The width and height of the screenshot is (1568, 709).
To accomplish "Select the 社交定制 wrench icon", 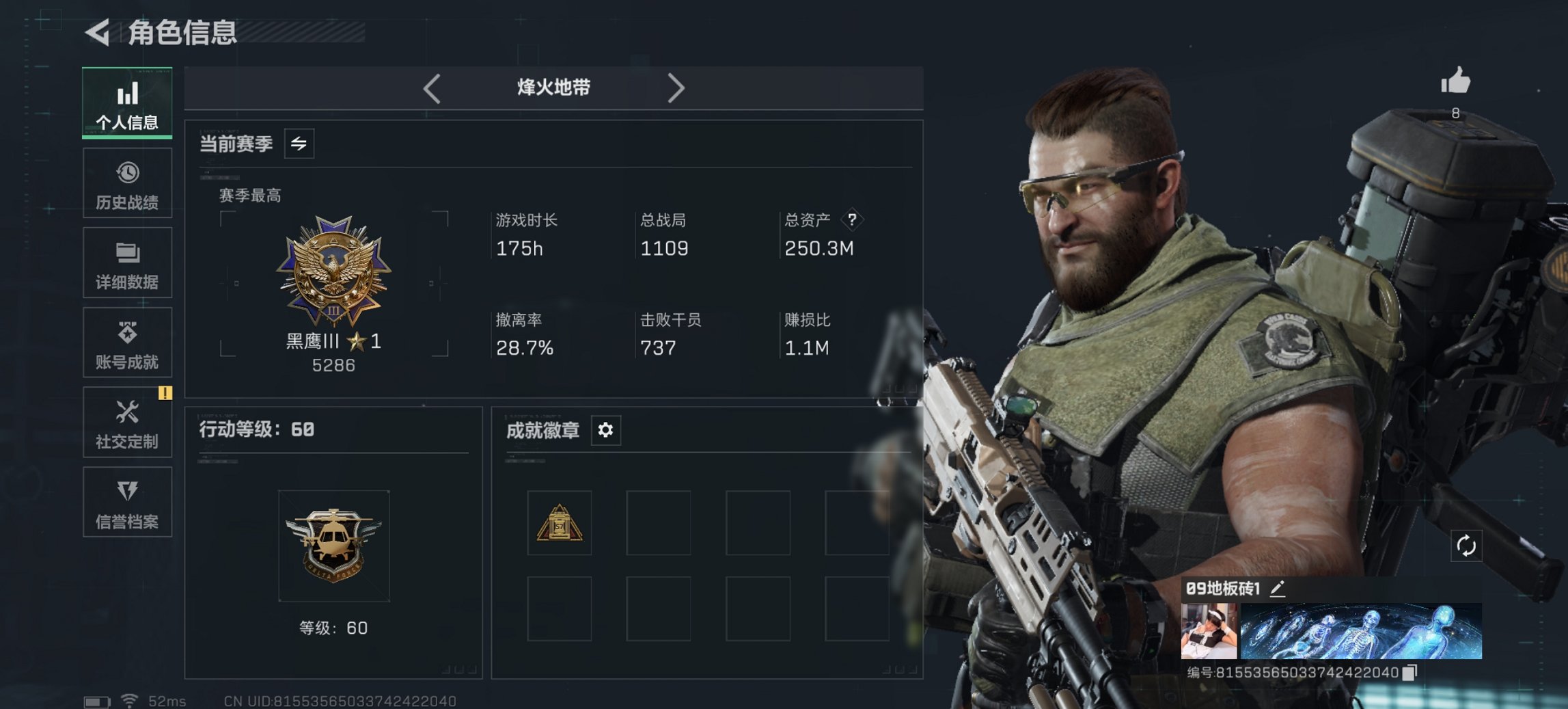I will pos(127,412).
